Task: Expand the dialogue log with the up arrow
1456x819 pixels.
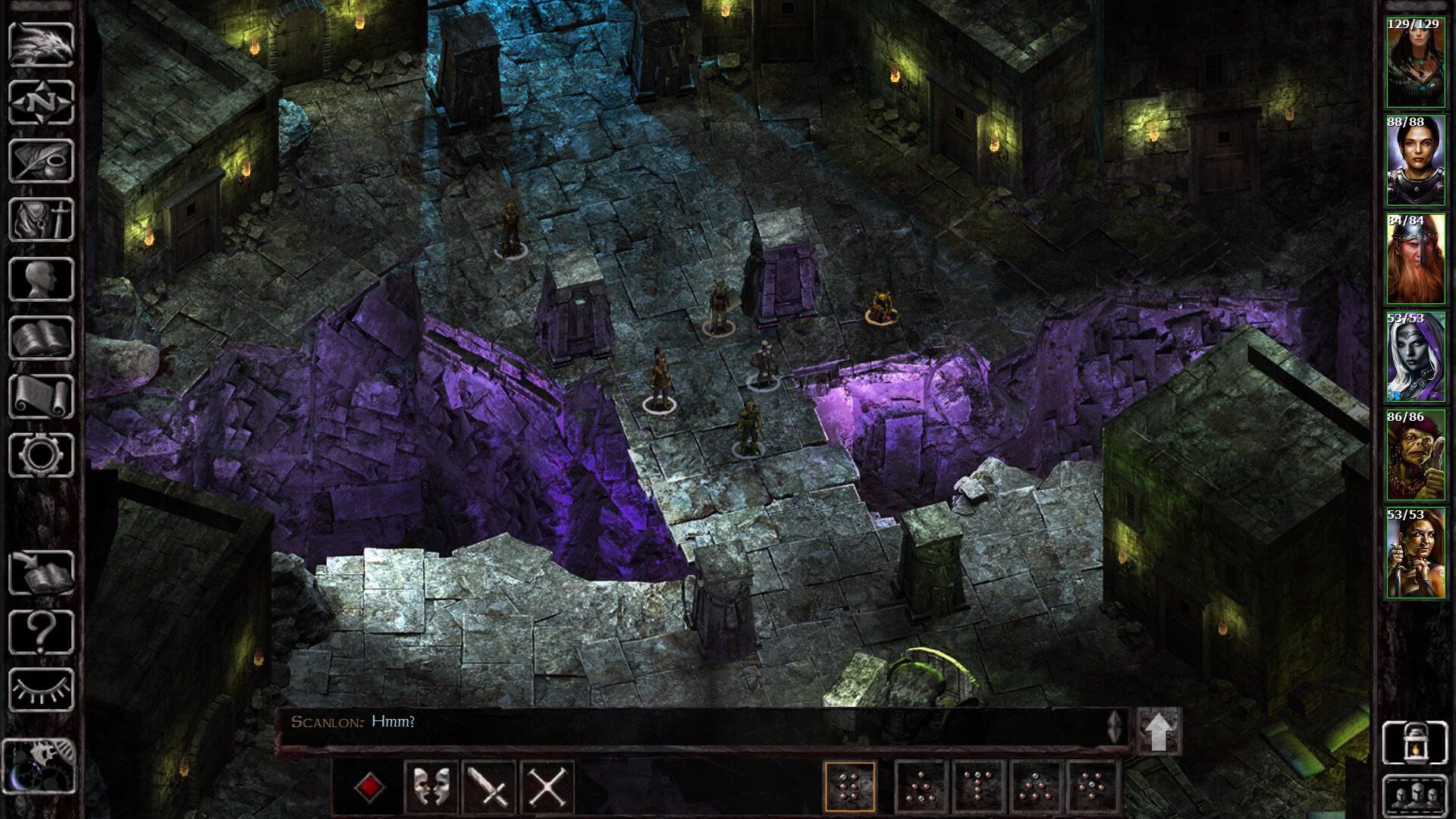Action: tap(1158, 726)
